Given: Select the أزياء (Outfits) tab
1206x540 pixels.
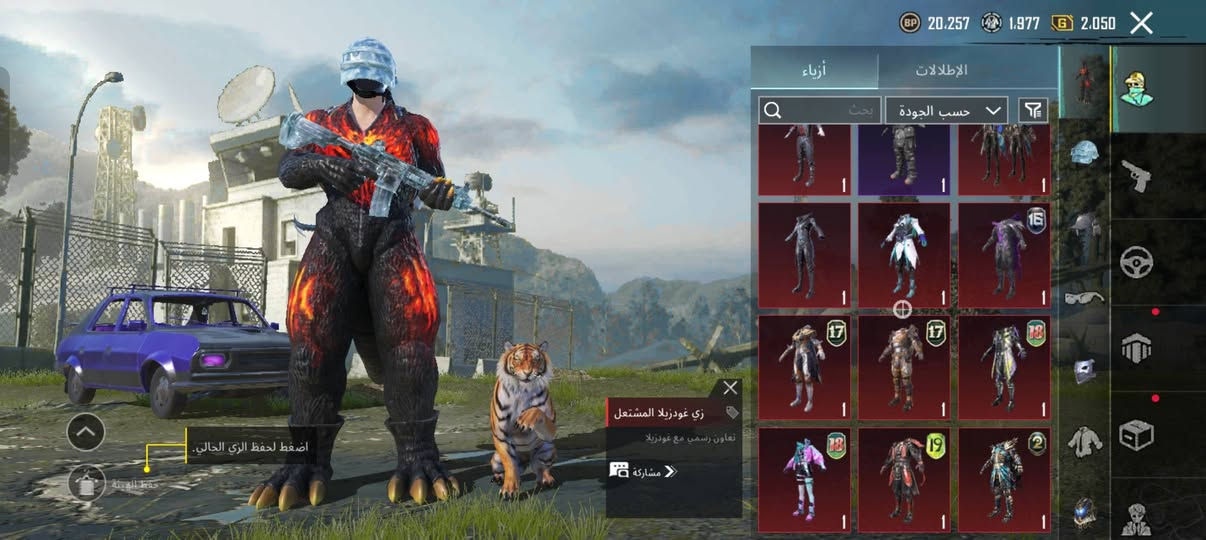Looking at the screenshot, I should [x=814, y=70].
